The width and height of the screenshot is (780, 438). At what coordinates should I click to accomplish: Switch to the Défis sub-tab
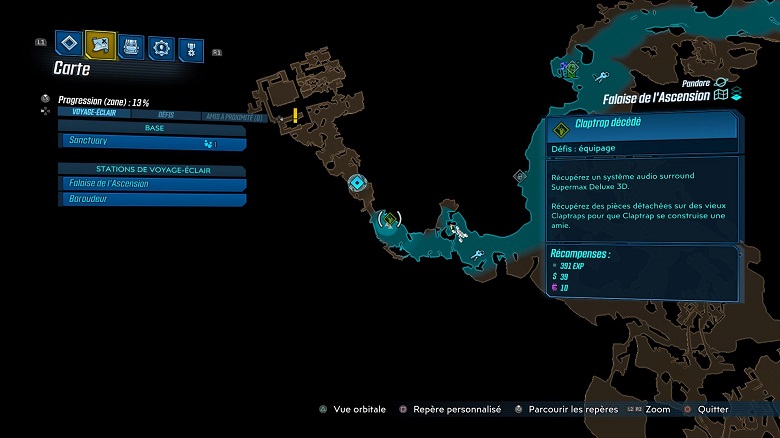click(166, 114)
